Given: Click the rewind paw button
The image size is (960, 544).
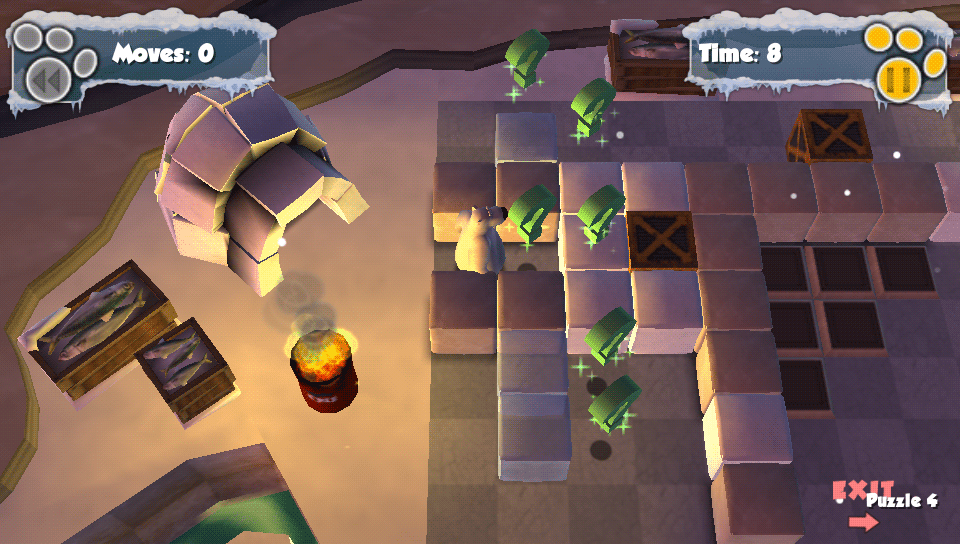Looking at the screenshot, I should pos(46,78).
